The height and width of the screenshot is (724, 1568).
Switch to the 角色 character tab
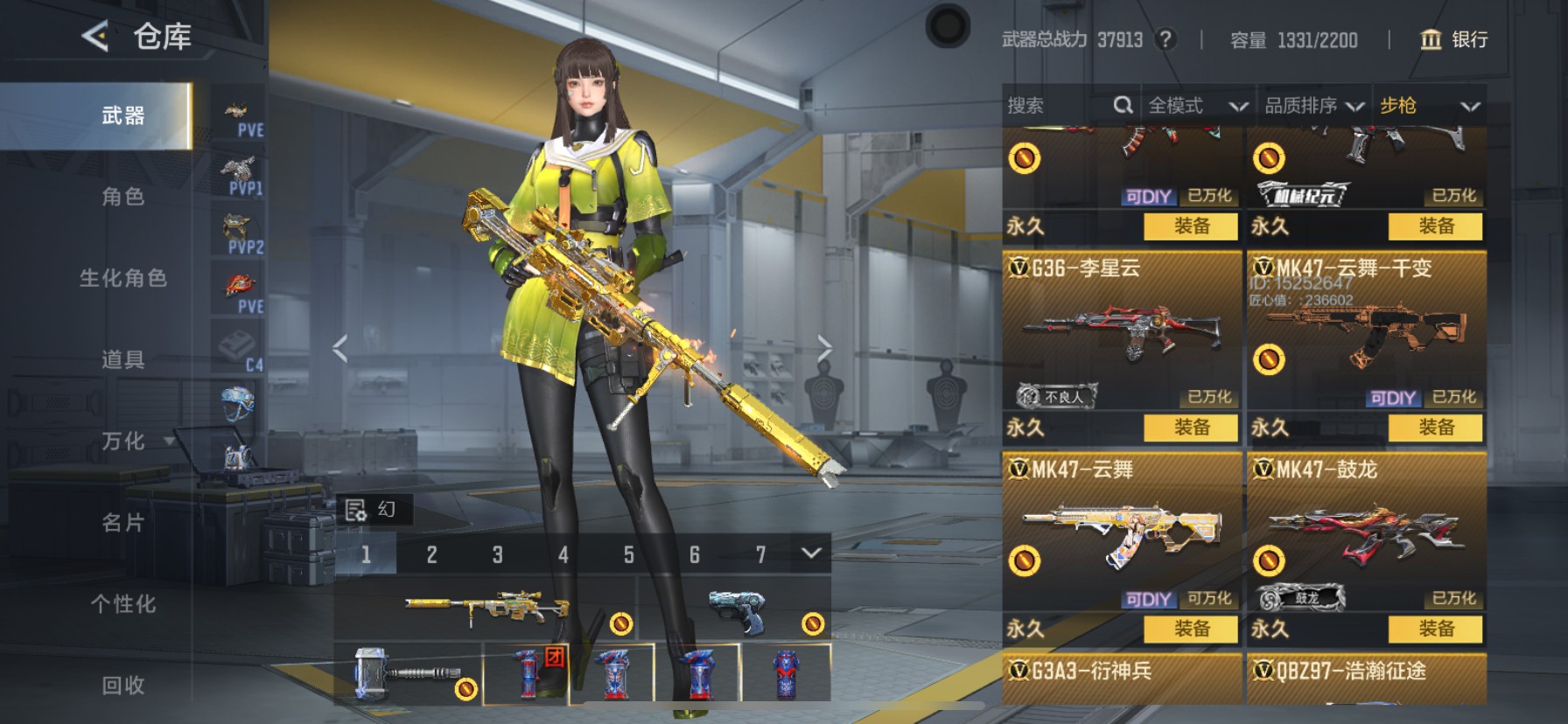click(x=122, y=197)
